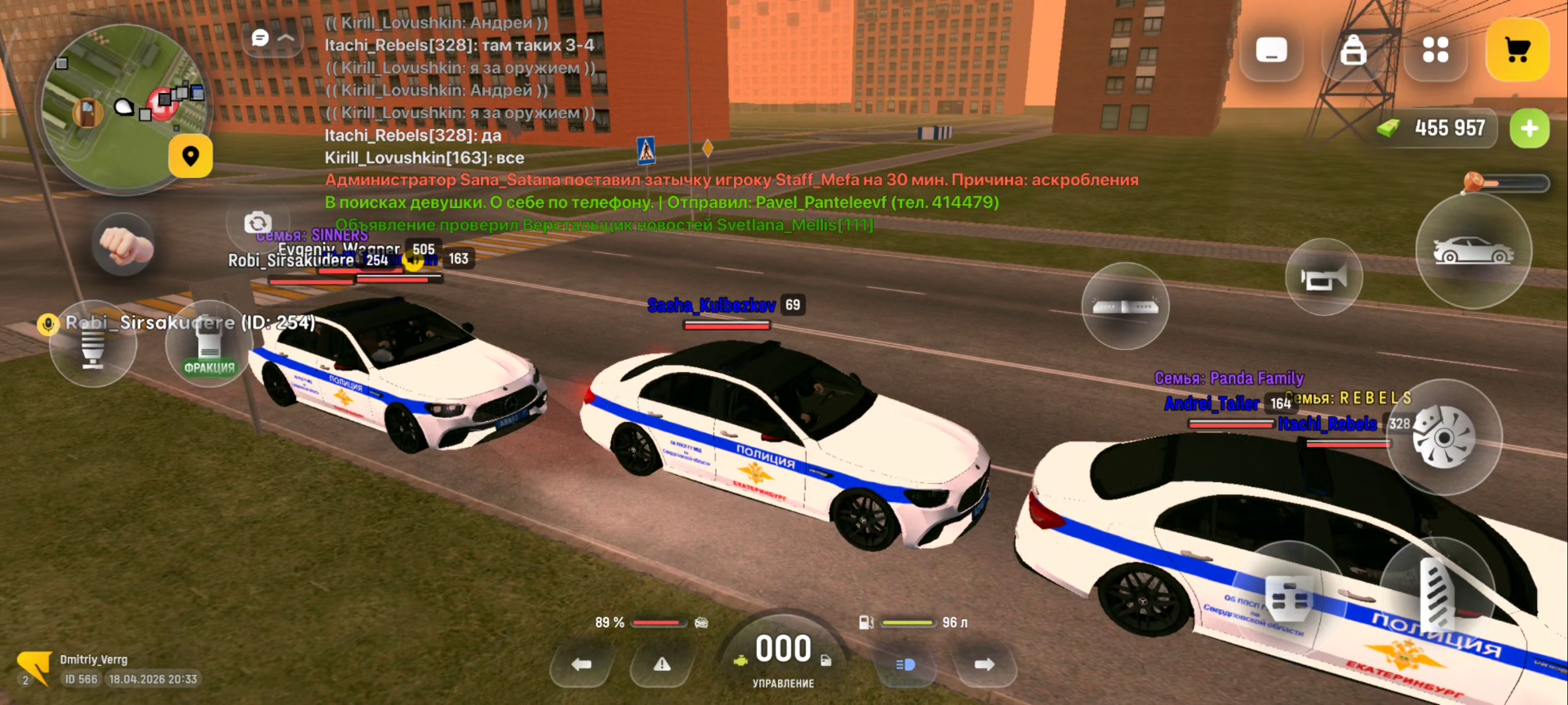
Task: Add money with the green plus button
Action: [1529, 128]
